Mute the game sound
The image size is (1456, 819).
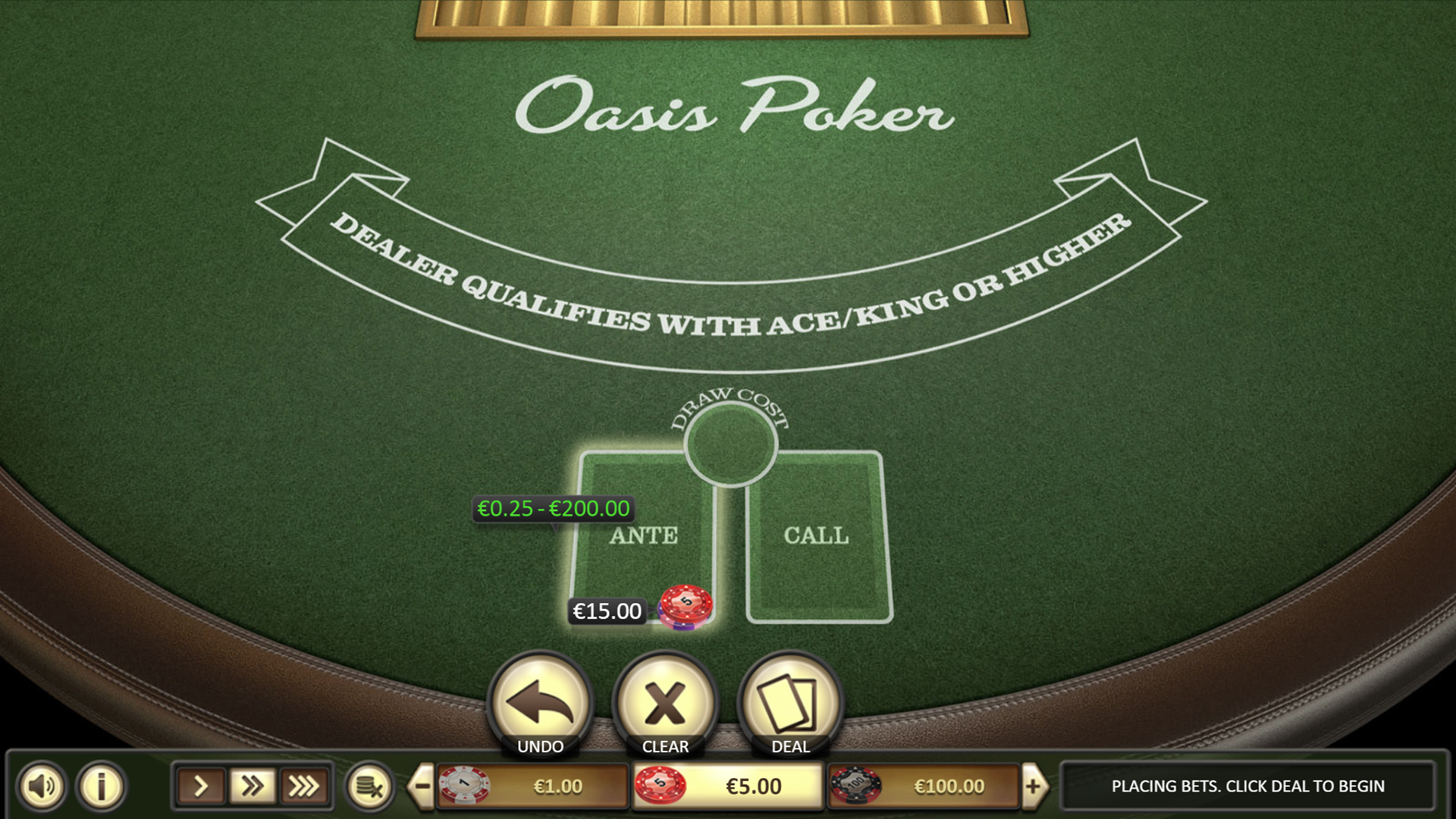[x=43, y=786]
